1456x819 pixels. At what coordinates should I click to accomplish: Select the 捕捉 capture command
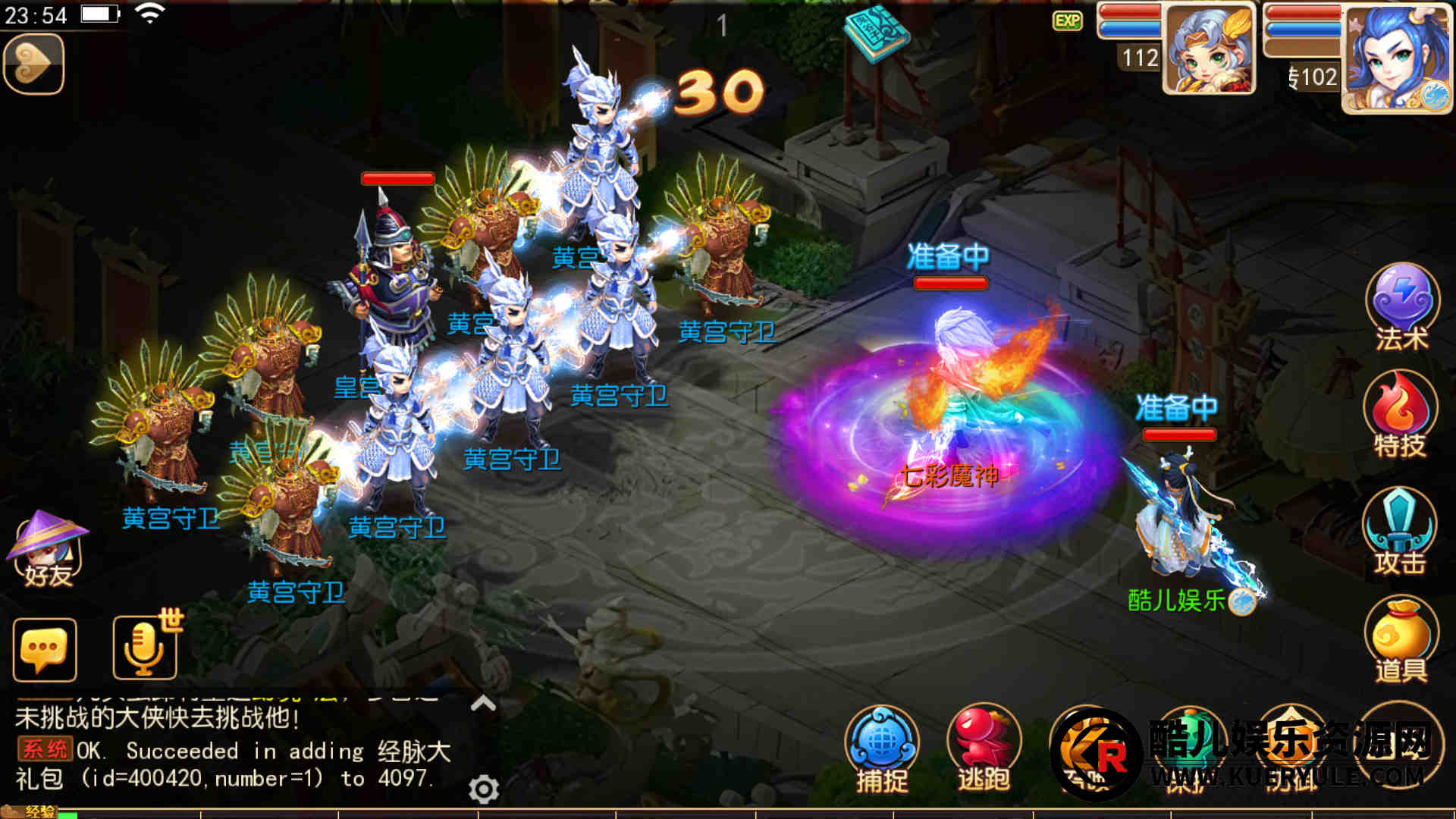pyautogui.click(x=881, y=747)
